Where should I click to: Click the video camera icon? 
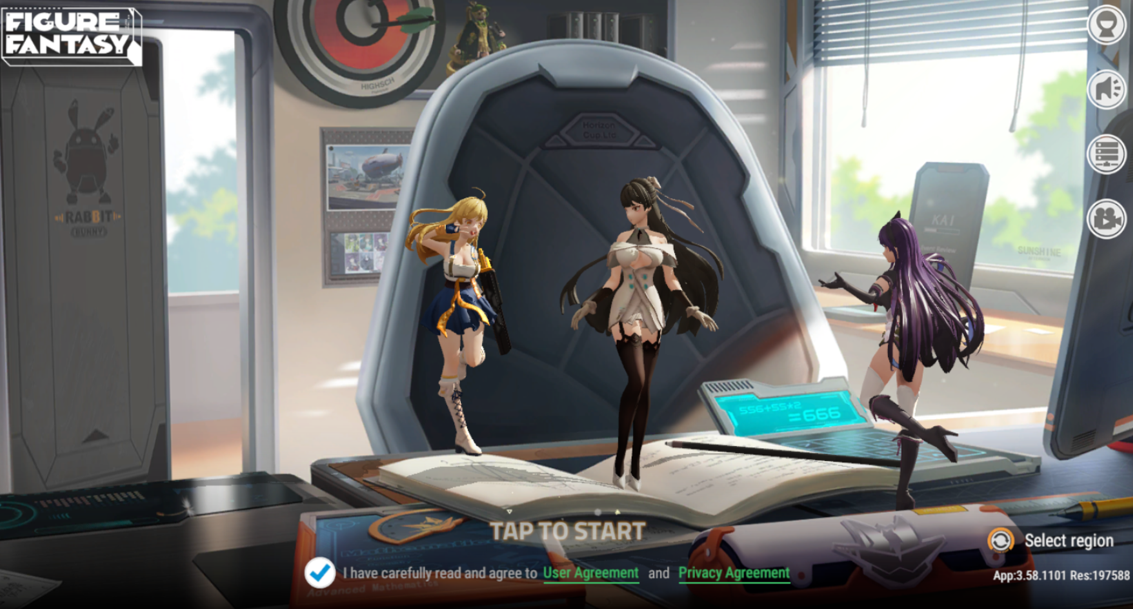click(x=1106, y=219)
